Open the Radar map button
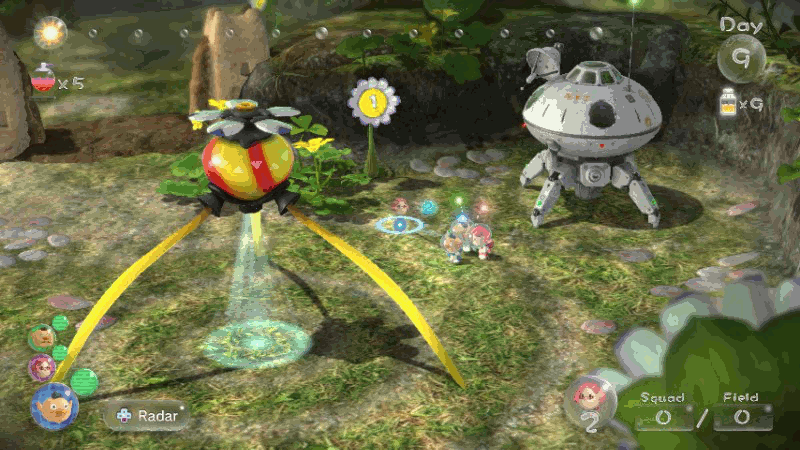The height and width of the screenshot is (450, 800). point(146,415)
